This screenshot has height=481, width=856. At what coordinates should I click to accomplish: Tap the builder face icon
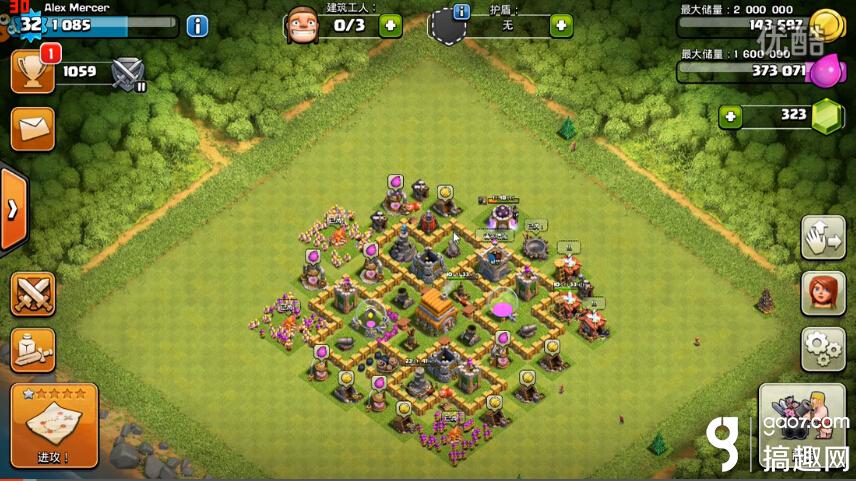click(303, 24)
